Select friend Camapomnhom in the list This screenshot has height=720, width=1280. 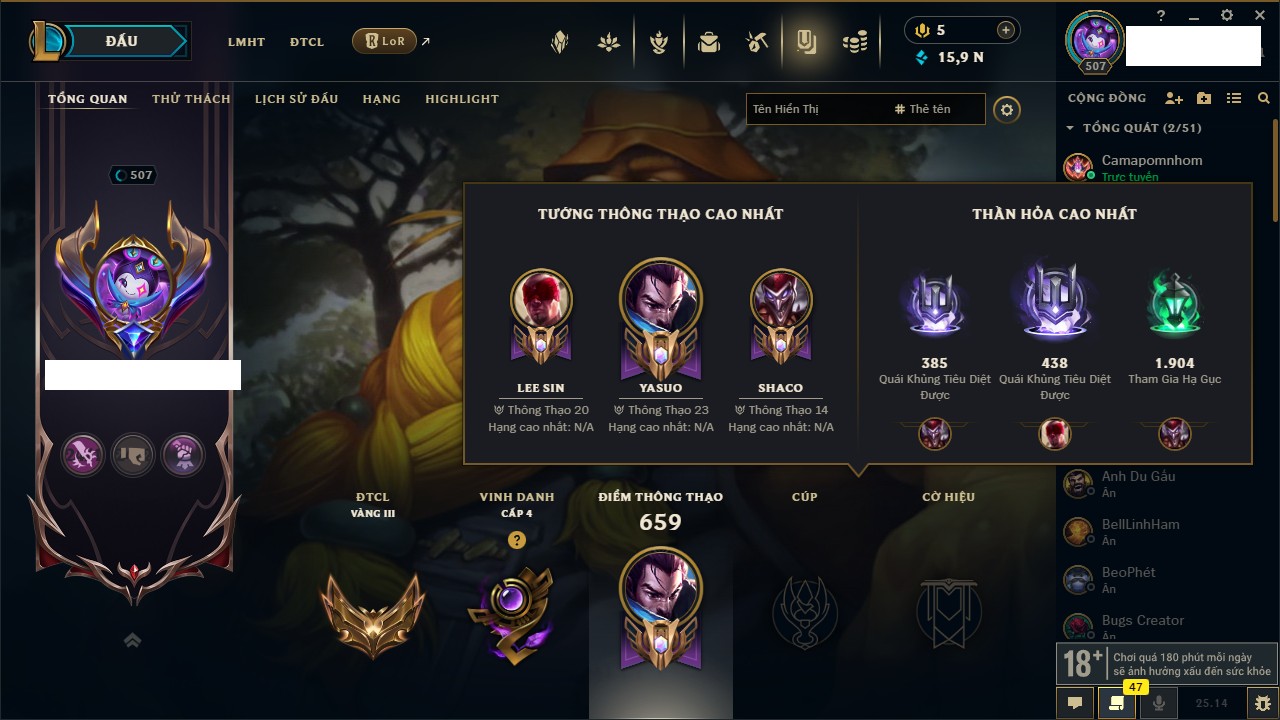coord(1151,160)
